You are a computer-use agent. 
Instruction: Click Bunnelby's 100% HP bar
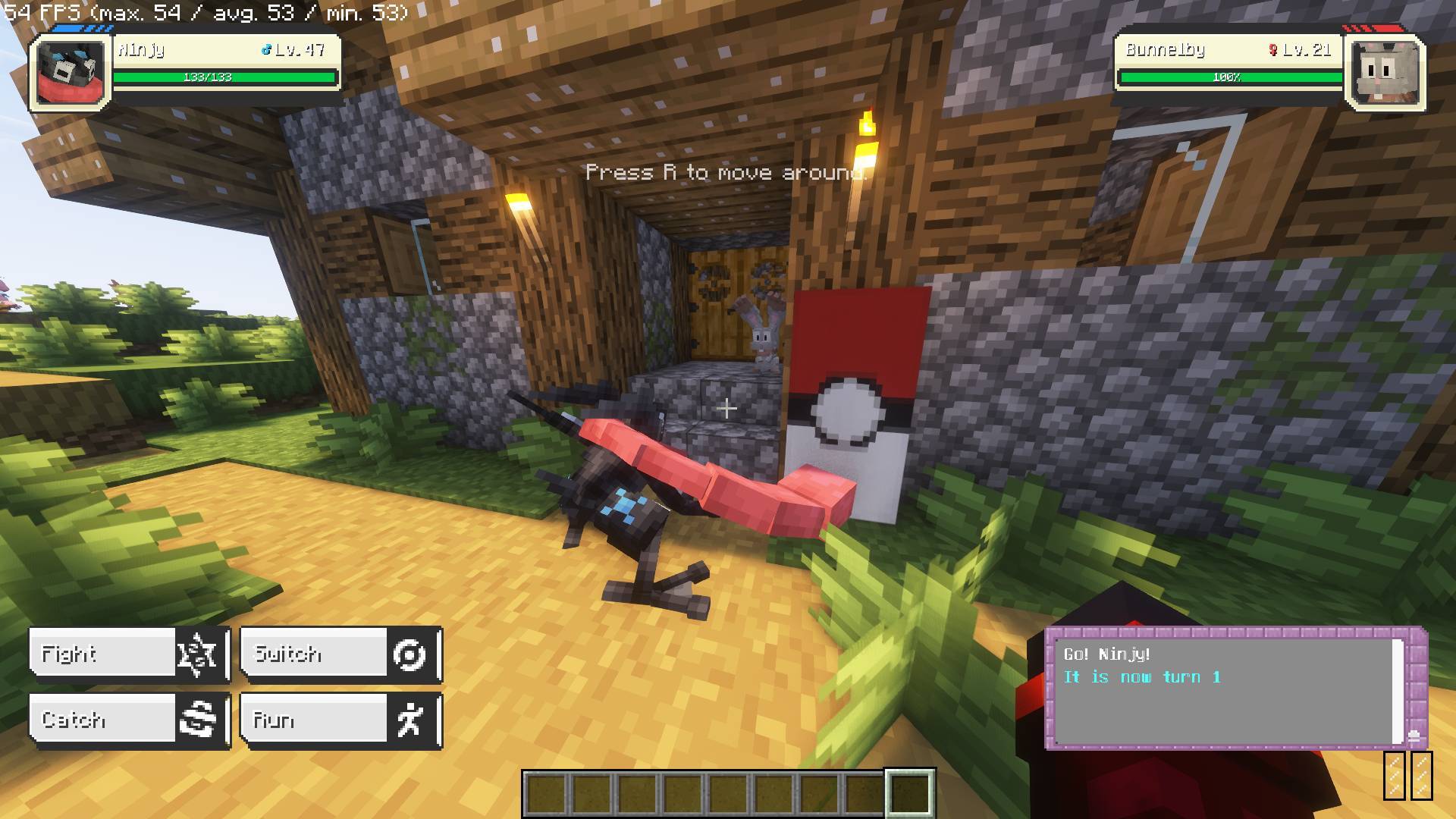click(x=1228, y=76)
